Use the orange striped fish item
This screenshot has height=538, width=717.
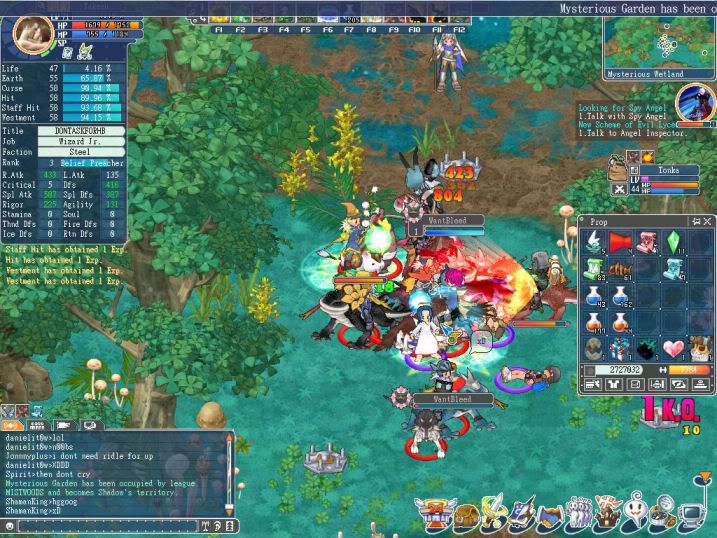coord(620,271)
